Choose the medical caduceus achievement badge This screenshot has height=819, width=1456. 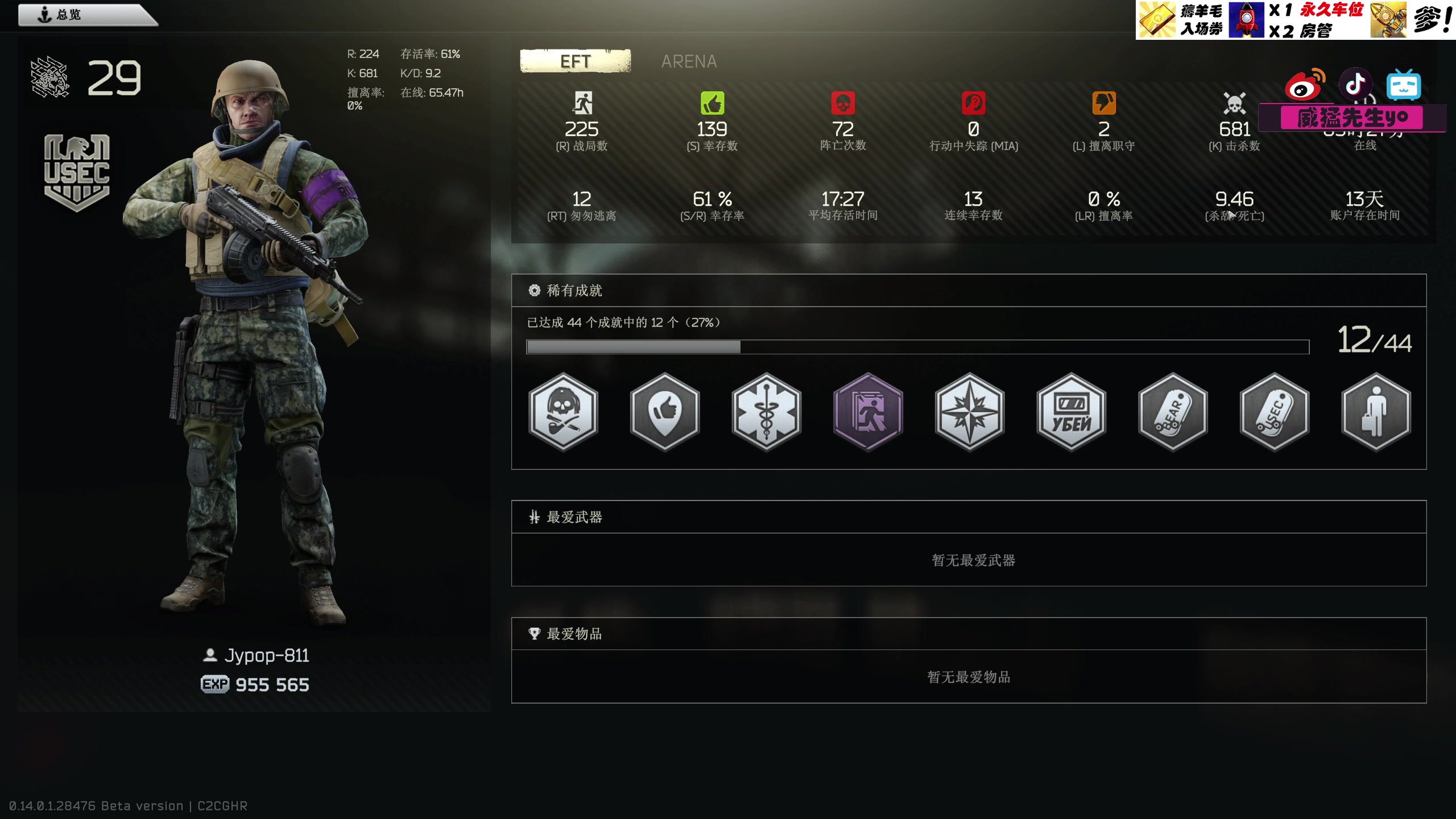pos(766,412)
